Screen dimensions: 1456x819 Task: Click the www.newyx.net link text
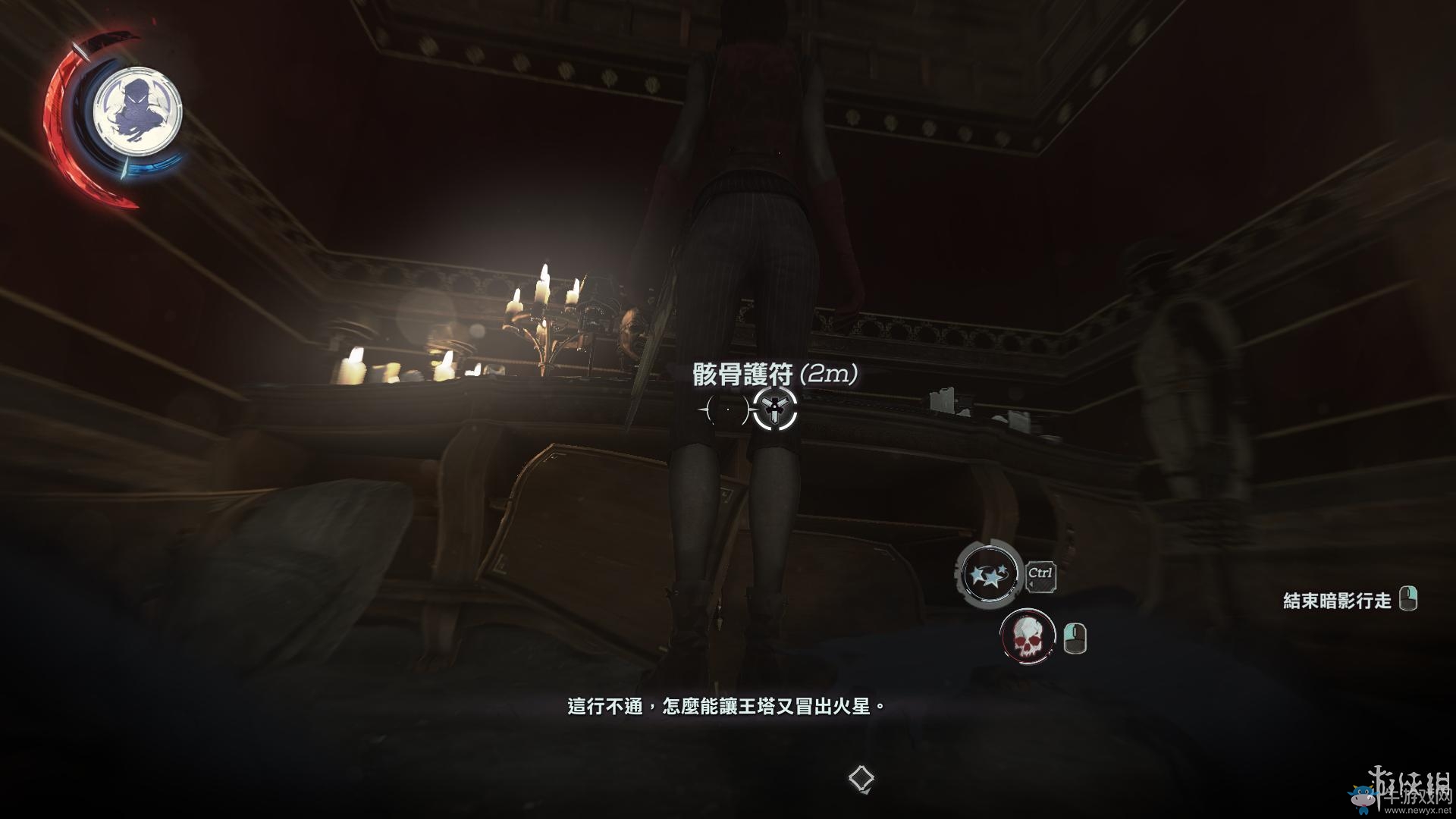click(1417, 811)
